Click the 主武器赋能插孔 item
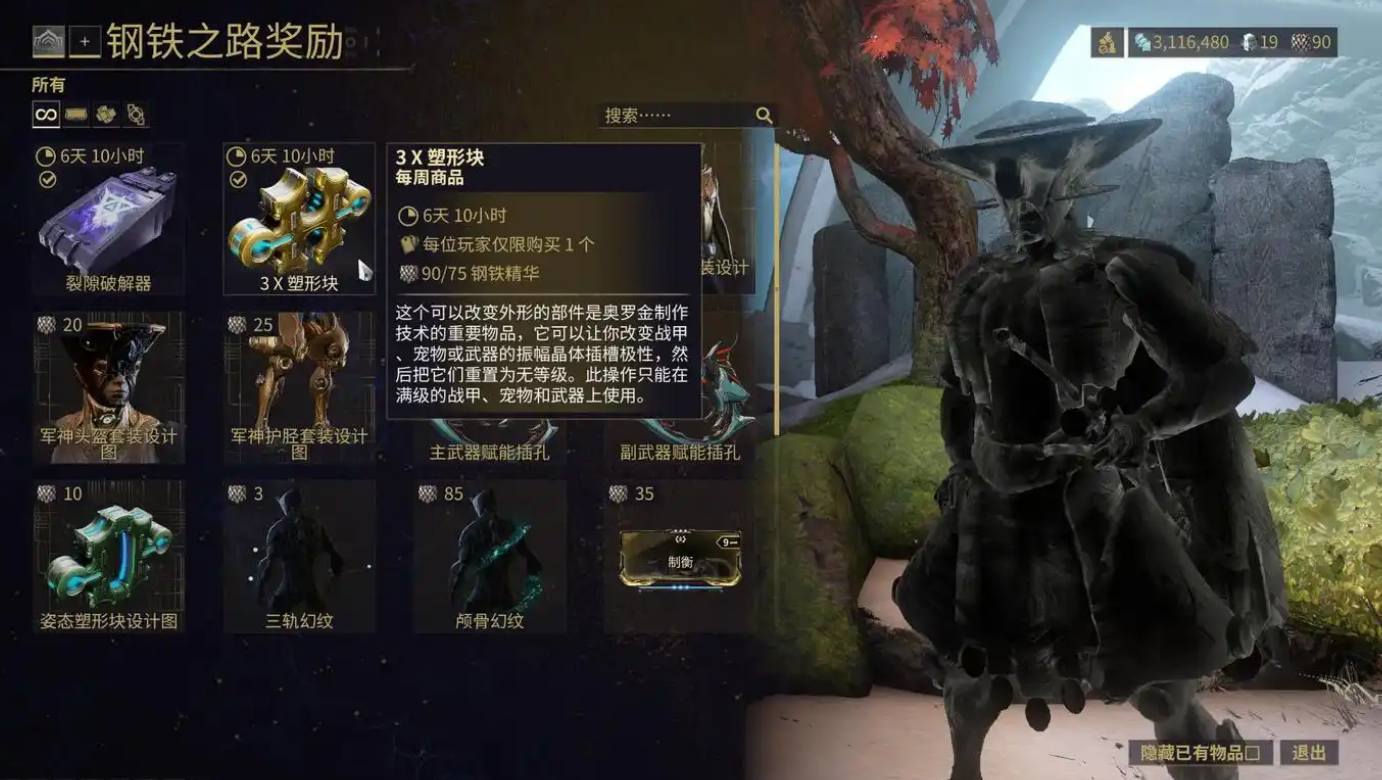This screenshot has width=1382, height=780. pyautogui.click(x=490, y=440)
